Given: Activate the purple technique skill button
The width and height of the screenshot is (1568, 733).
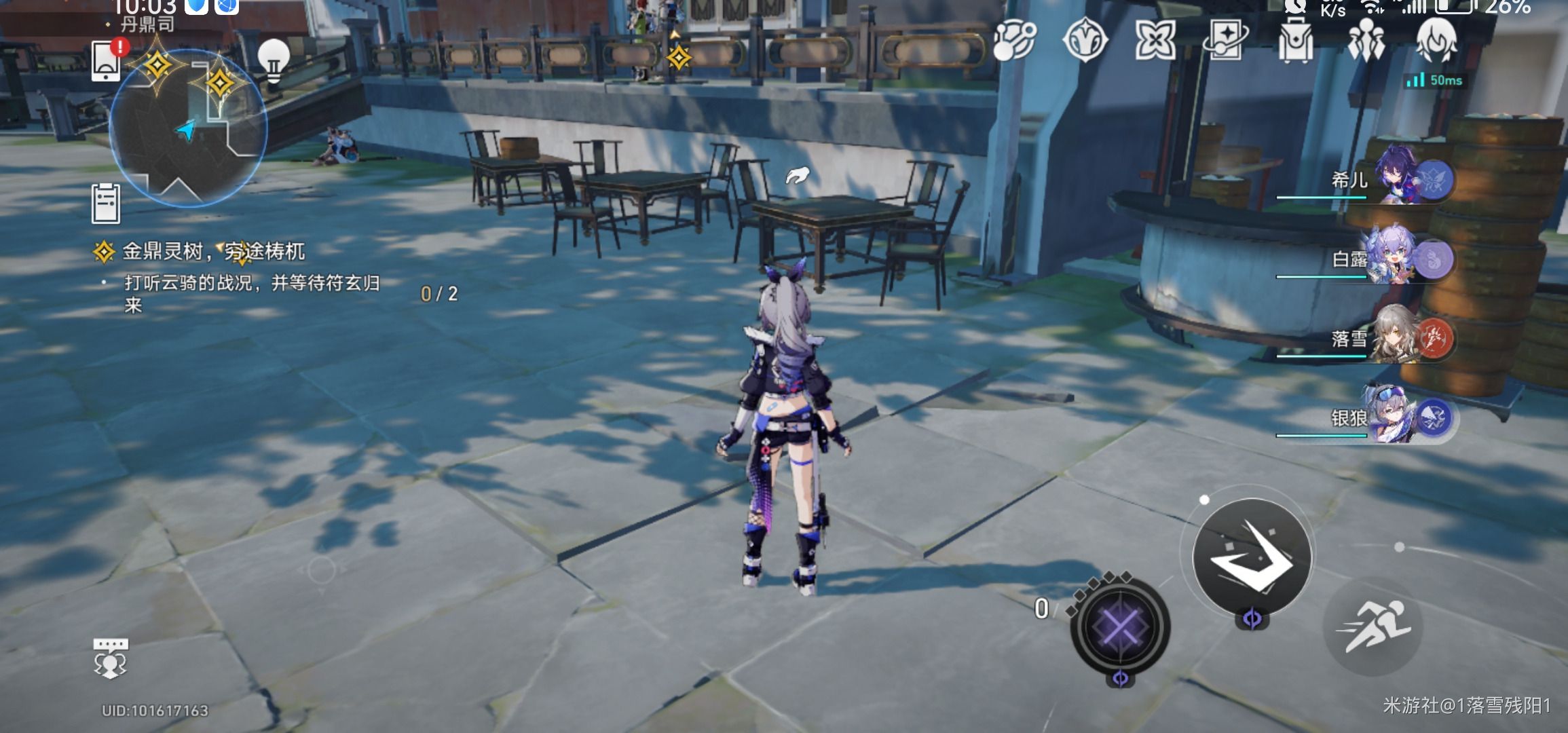Looking at the screenshot, I should tap(1120, 626).
